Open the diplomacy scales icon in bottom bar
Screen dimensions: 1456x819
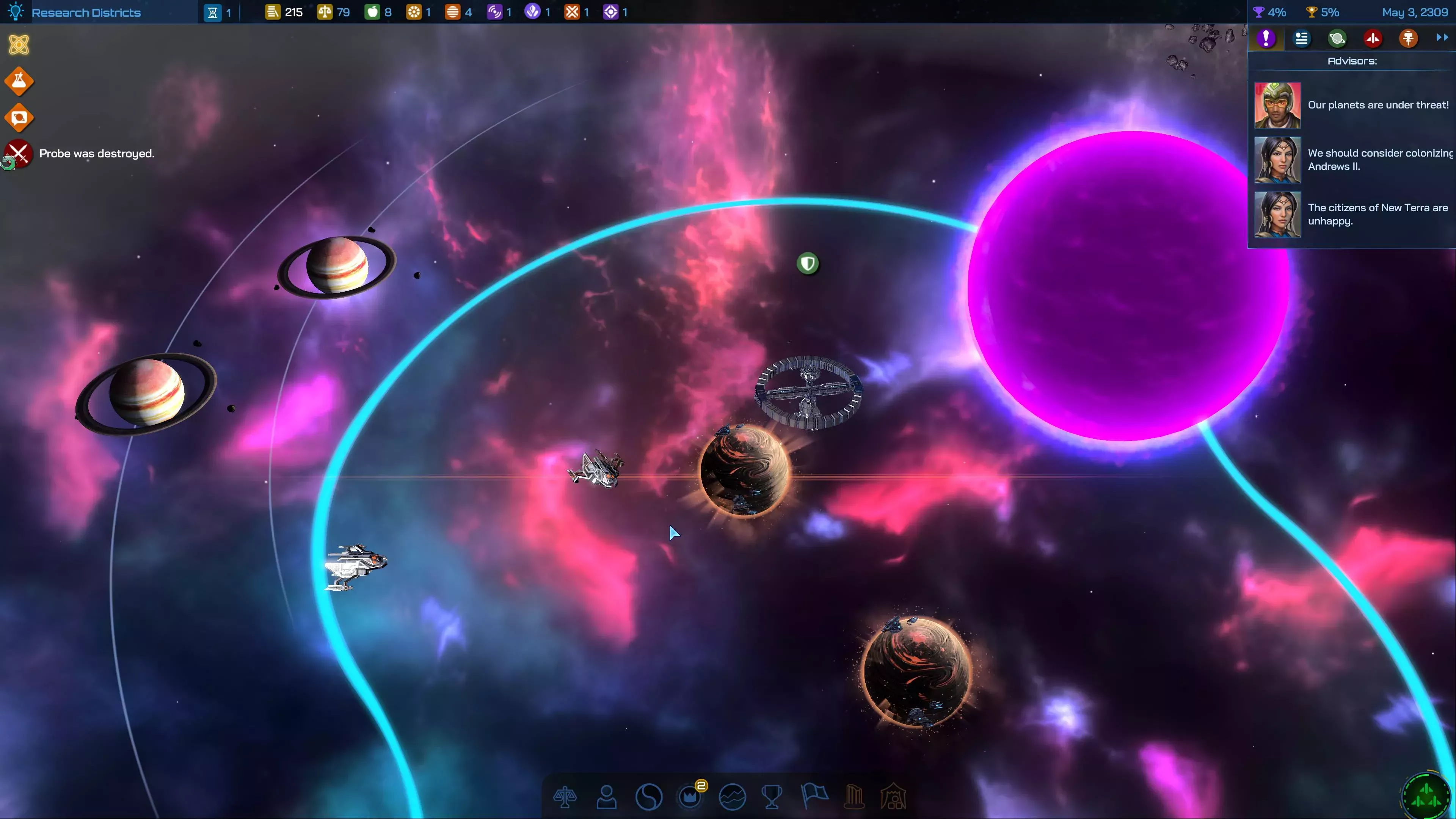[565, 797]
